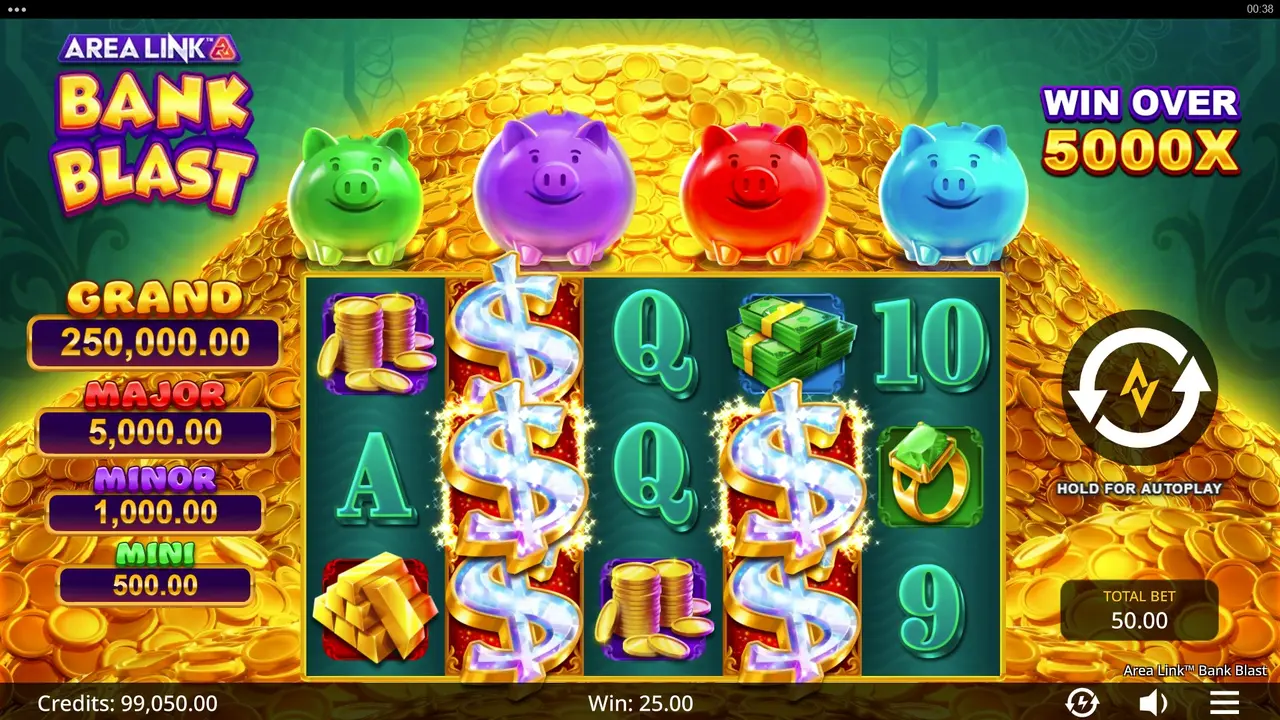Click the Win 25.00 display

(x=640, y=703)
